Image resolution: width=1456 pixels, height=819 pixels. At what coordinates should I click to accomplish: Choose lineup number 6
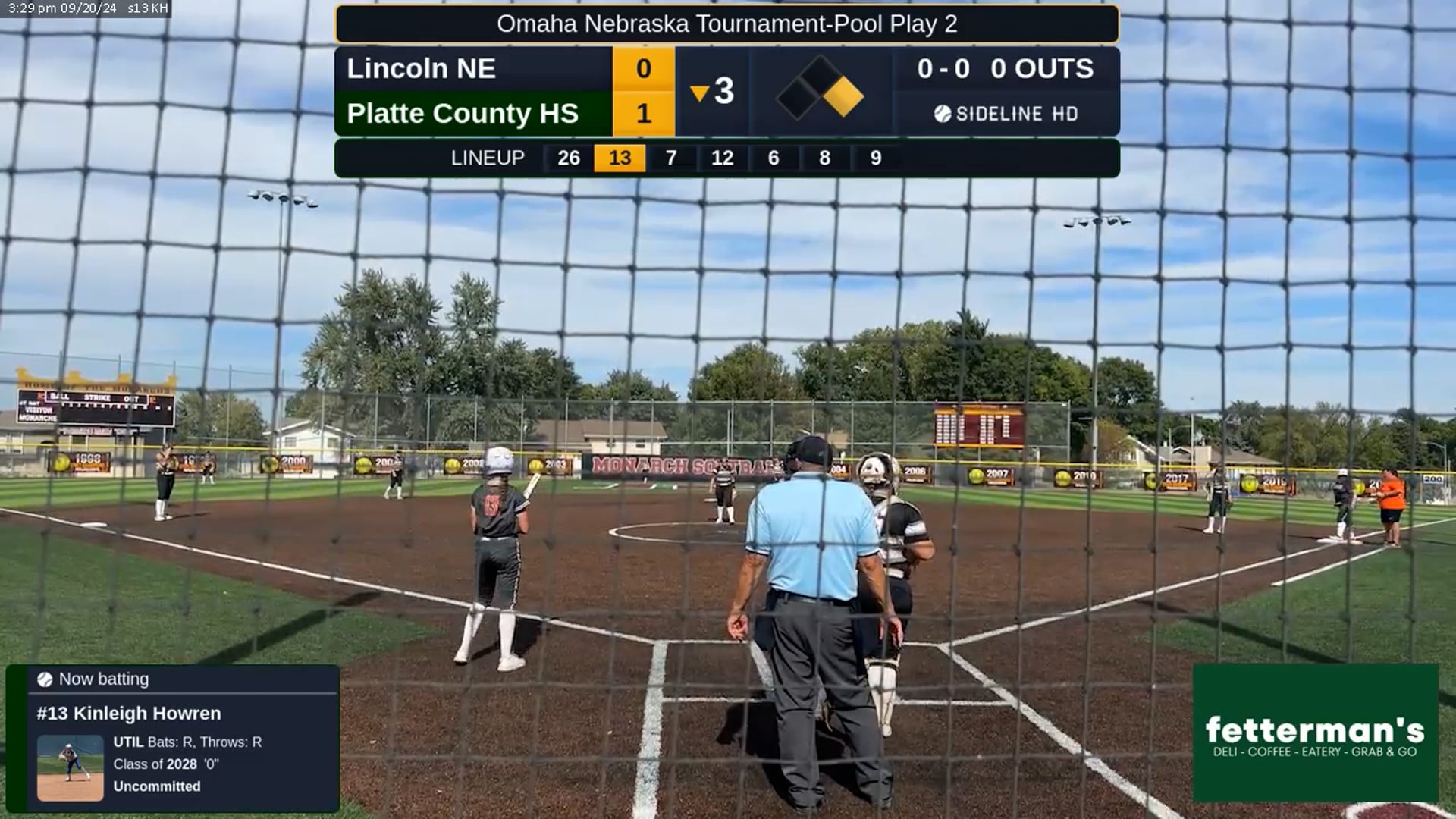[x=773, y=158]
